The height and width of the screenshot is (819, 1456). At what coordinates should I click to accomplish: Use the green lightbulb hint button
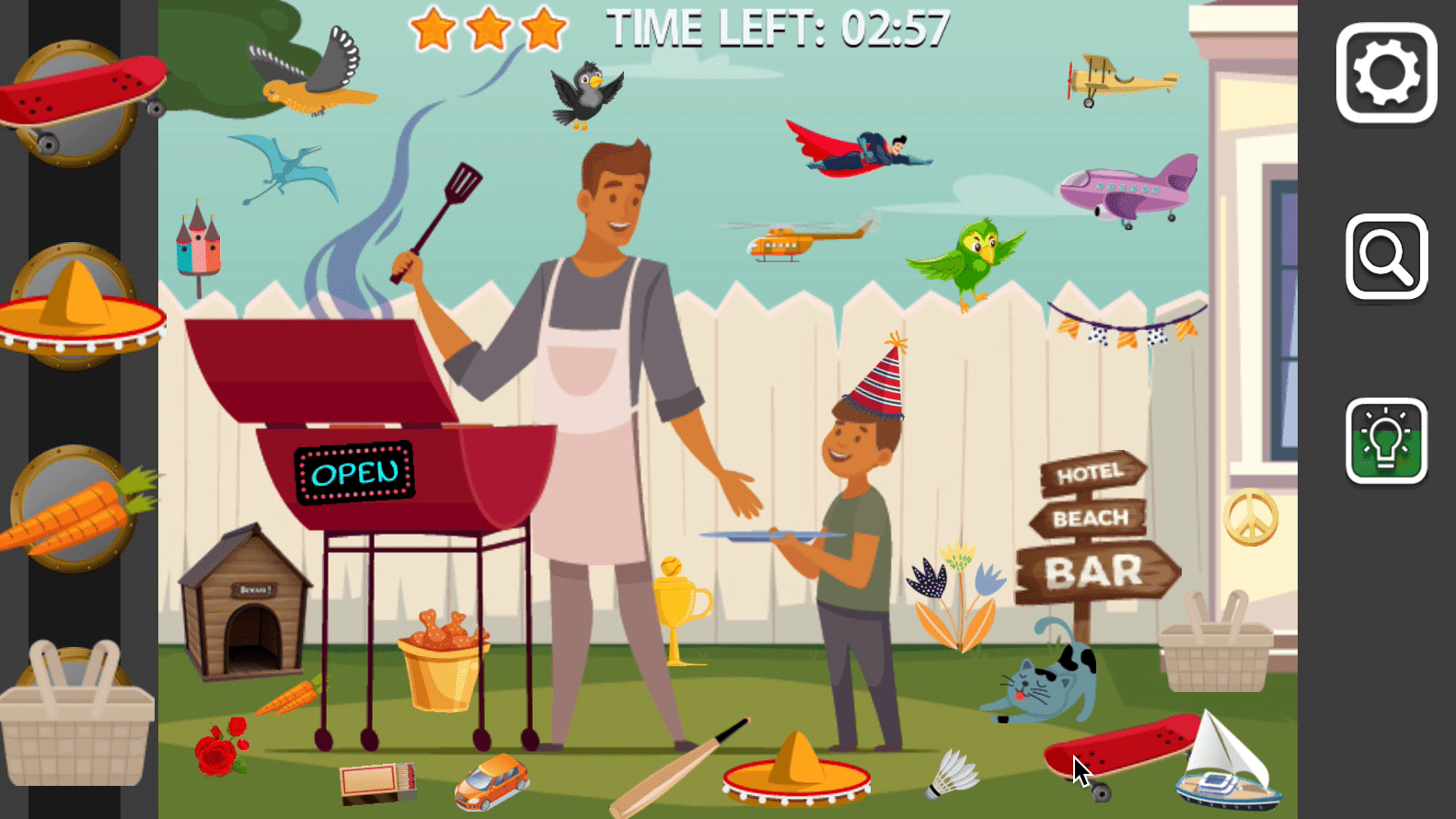[x=1386, y=441]
